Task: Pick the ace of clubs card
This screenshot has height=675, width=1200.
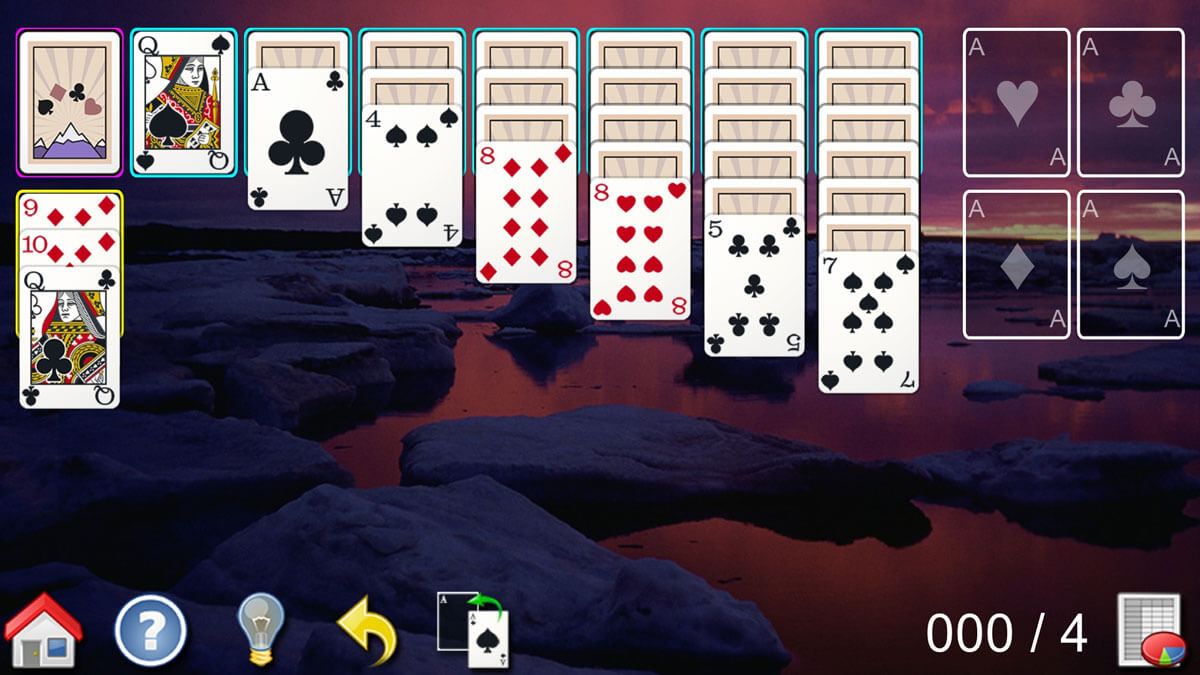Action: [x=298, y=139]
